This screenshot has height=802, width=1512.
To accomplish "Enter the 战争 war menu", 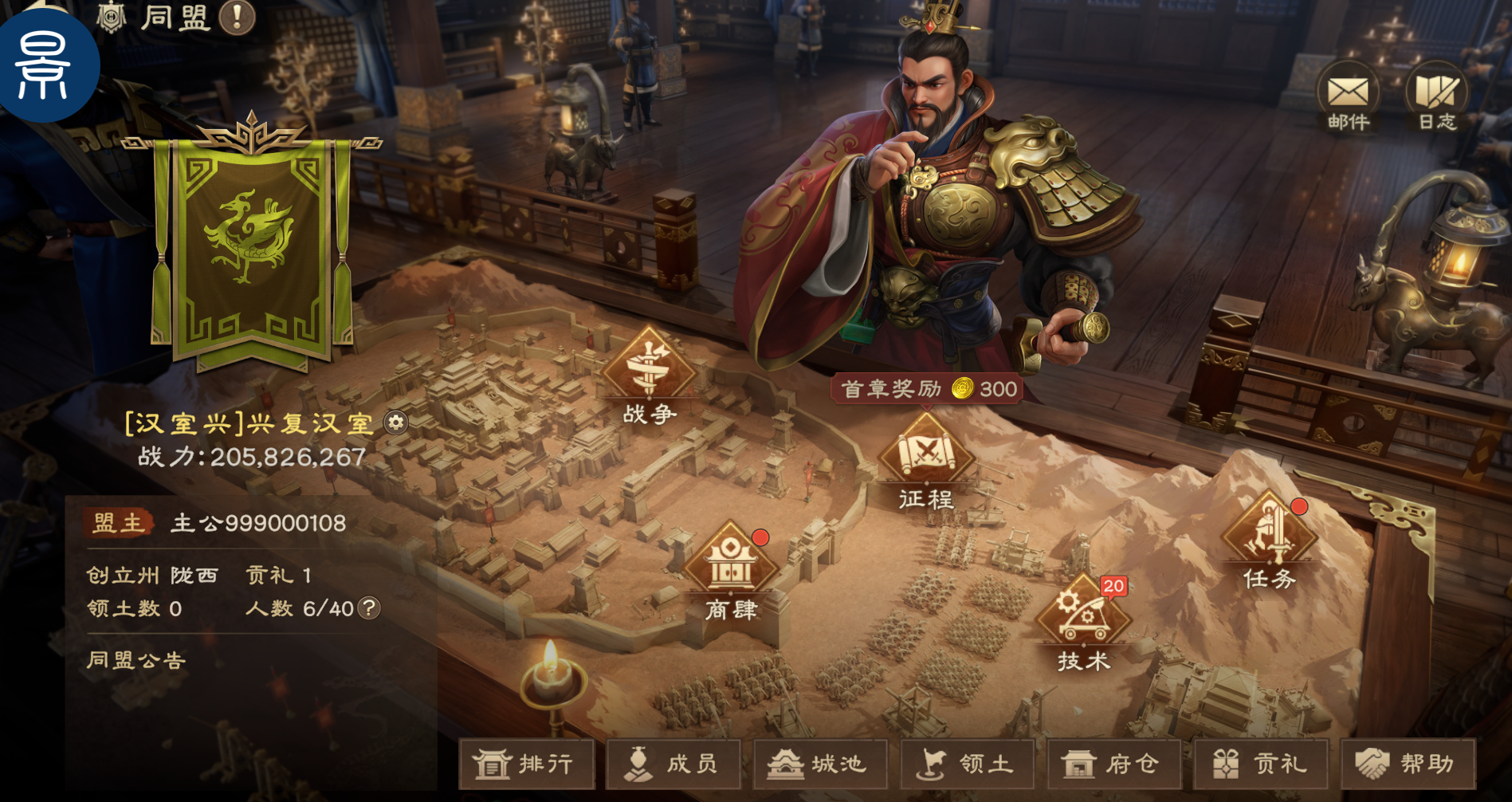I will pos(650,375).
